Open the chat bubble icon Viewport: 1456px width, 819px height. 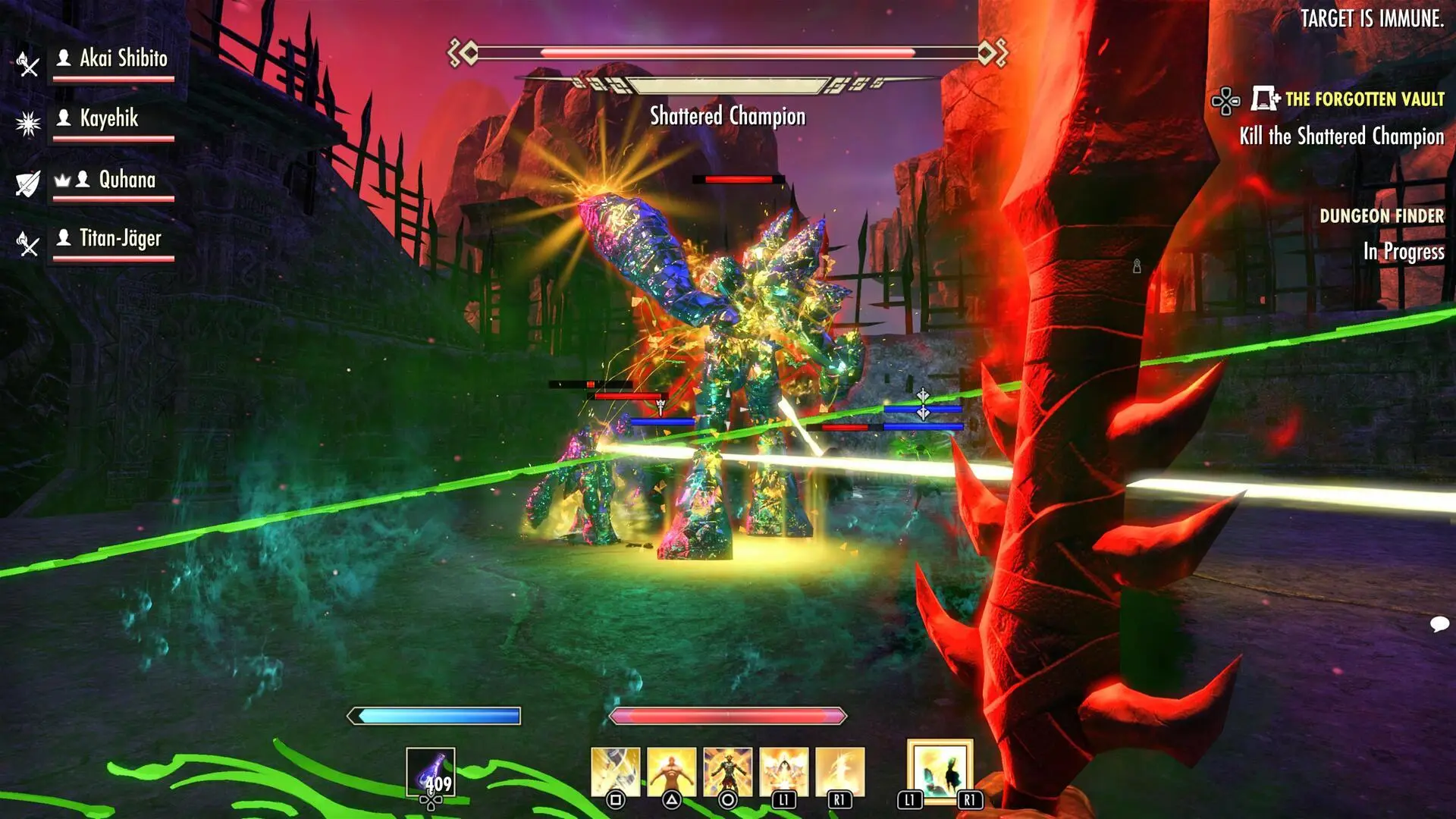click(1439, 624)
